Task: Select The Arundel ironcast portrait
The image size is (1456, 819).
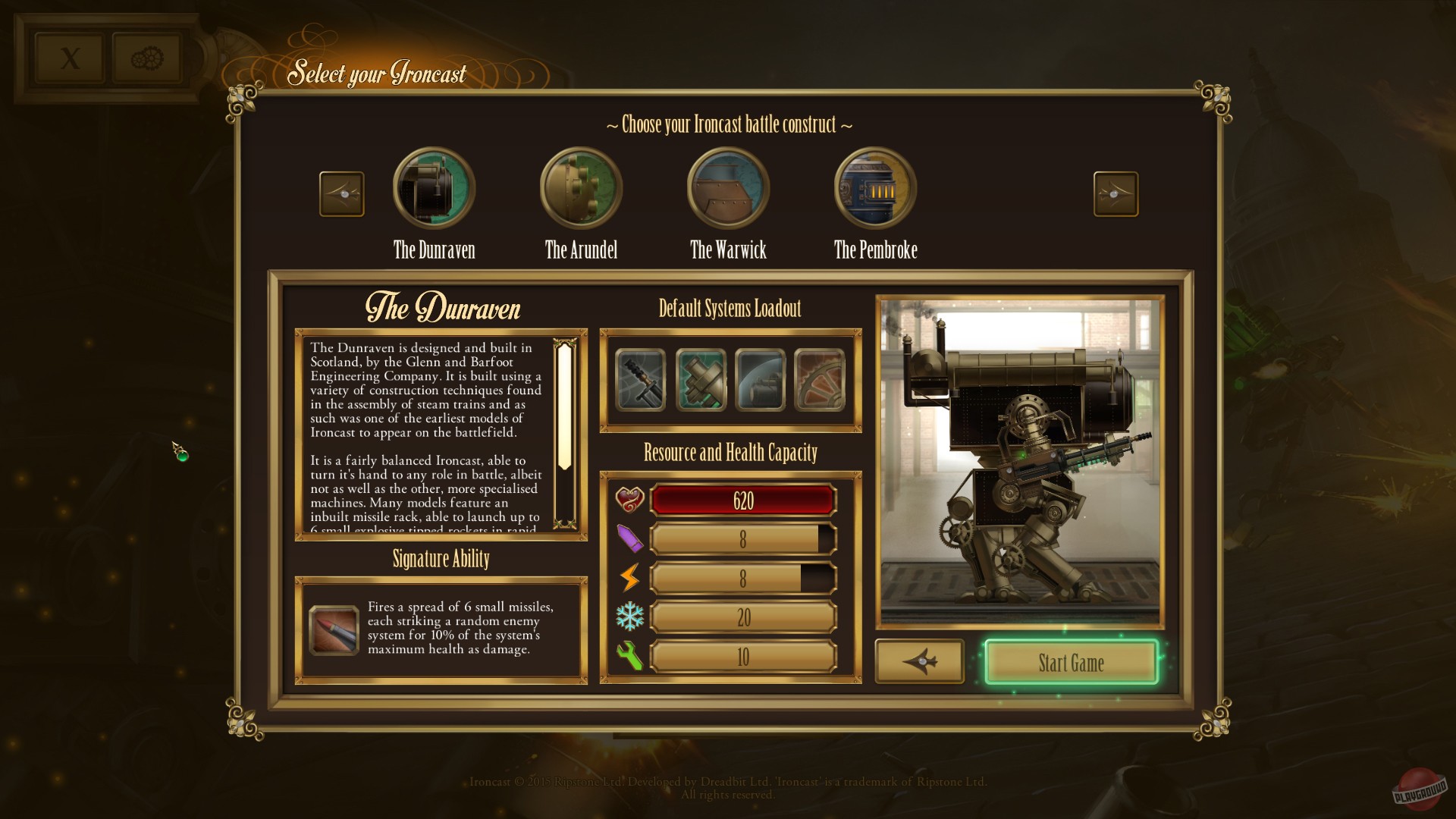Action: point(580,187)
